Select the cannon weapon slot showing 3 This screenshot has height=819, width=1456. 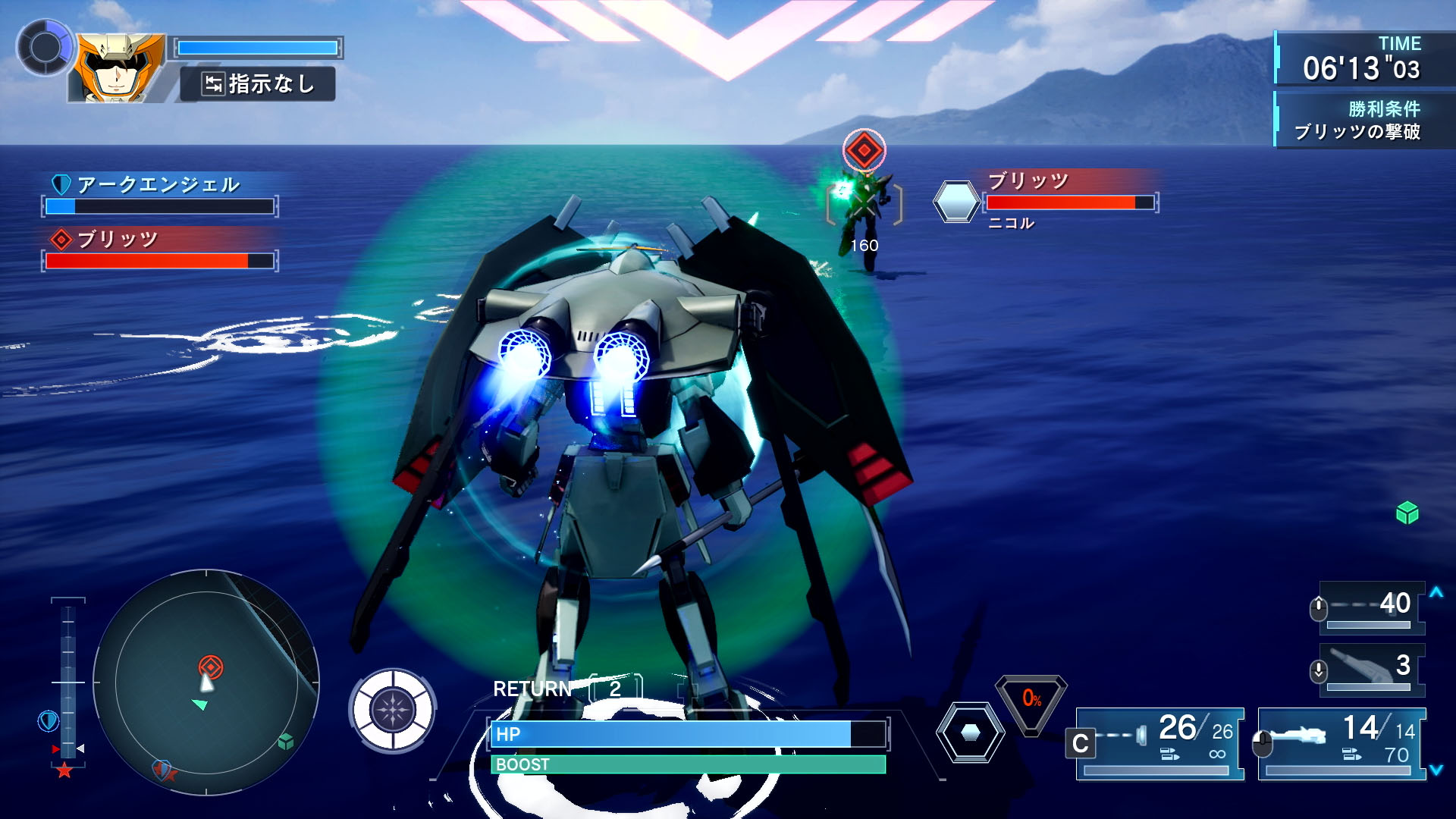(x=1371, y=669)
